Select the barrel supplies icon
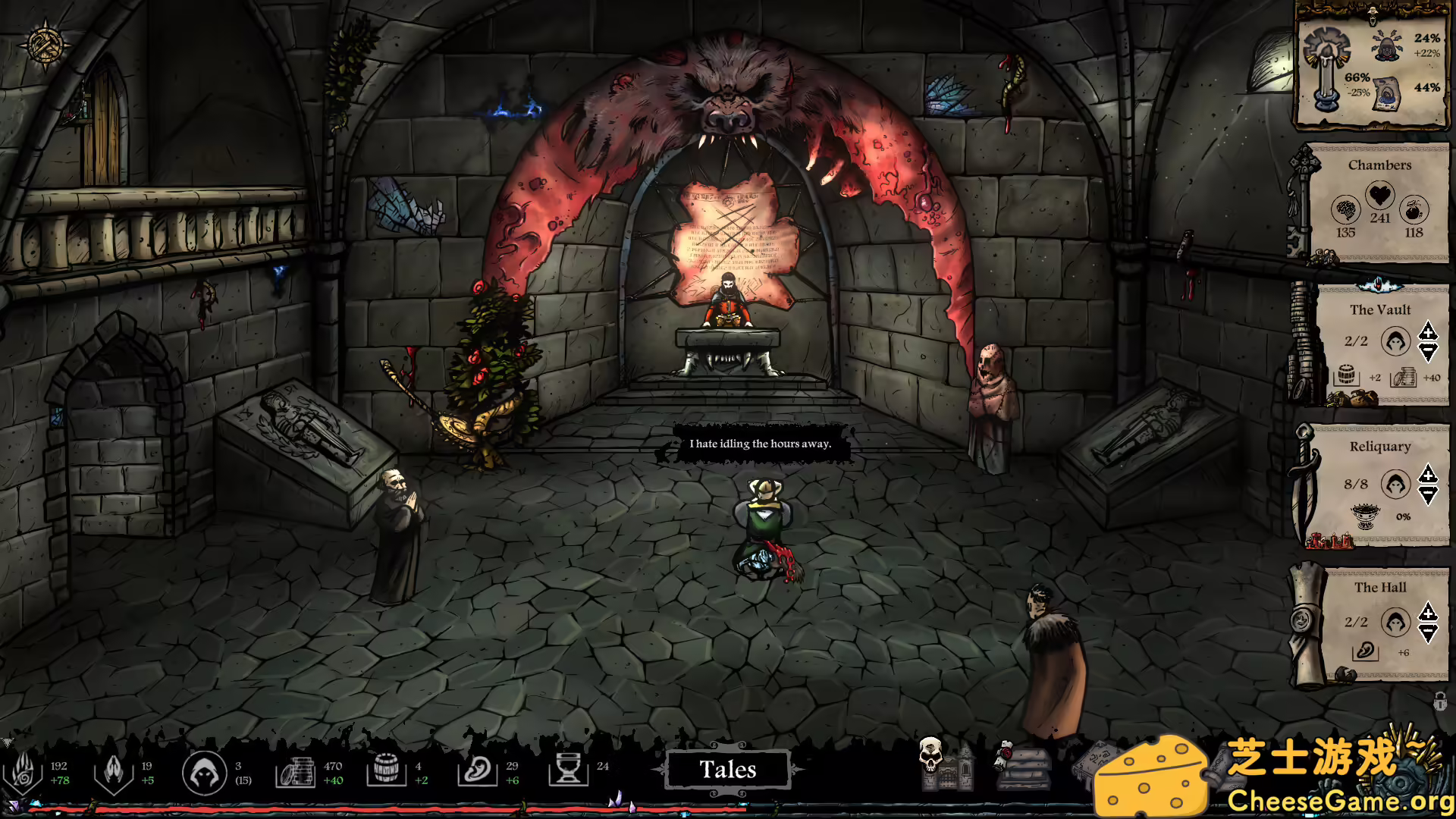The height and width of the screenshot is (819, 1456). pyautogui.click(x=386, y=771)
